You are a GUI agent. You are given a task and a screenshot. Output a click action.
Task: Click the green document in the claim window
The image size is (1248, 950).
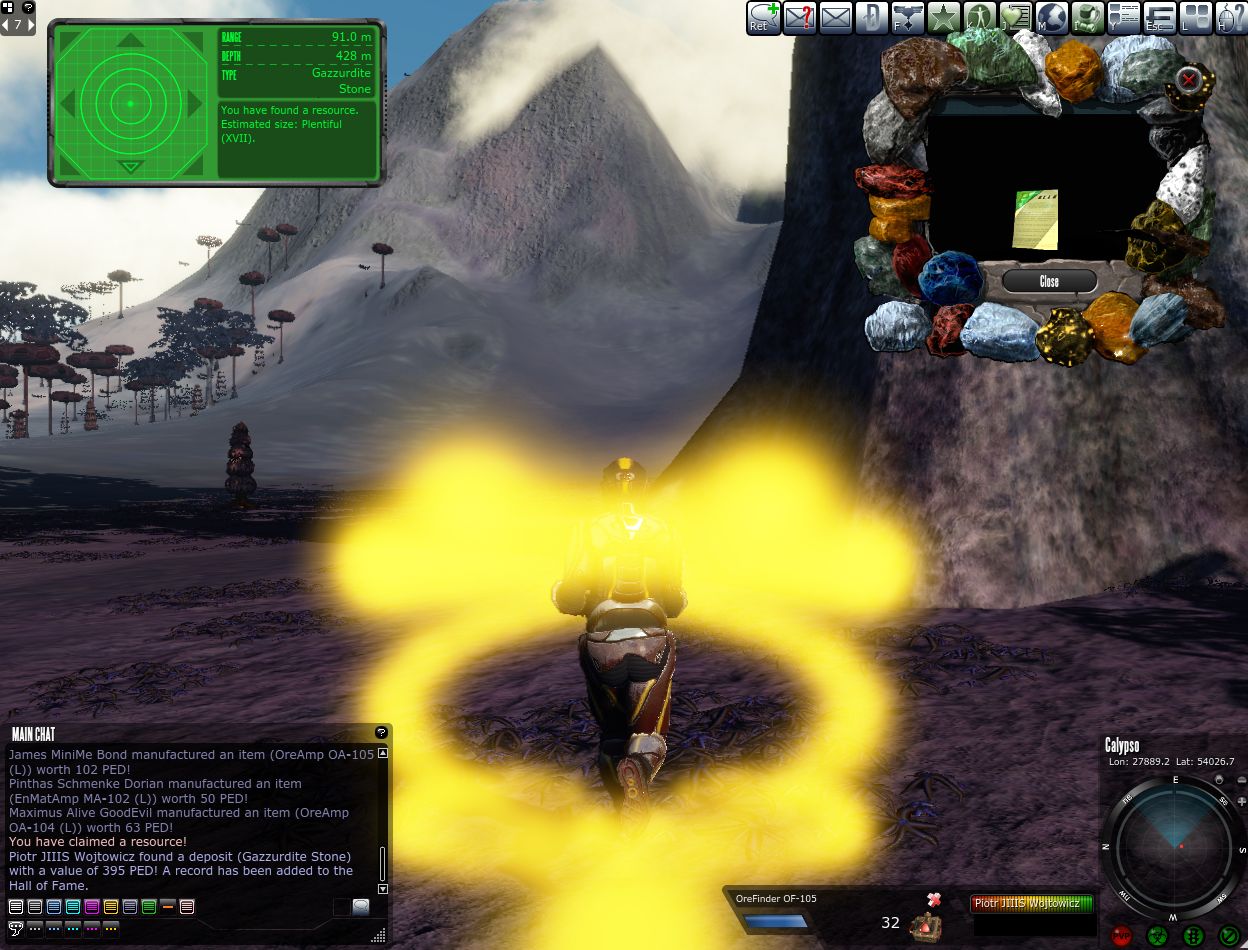(1035, 219)
